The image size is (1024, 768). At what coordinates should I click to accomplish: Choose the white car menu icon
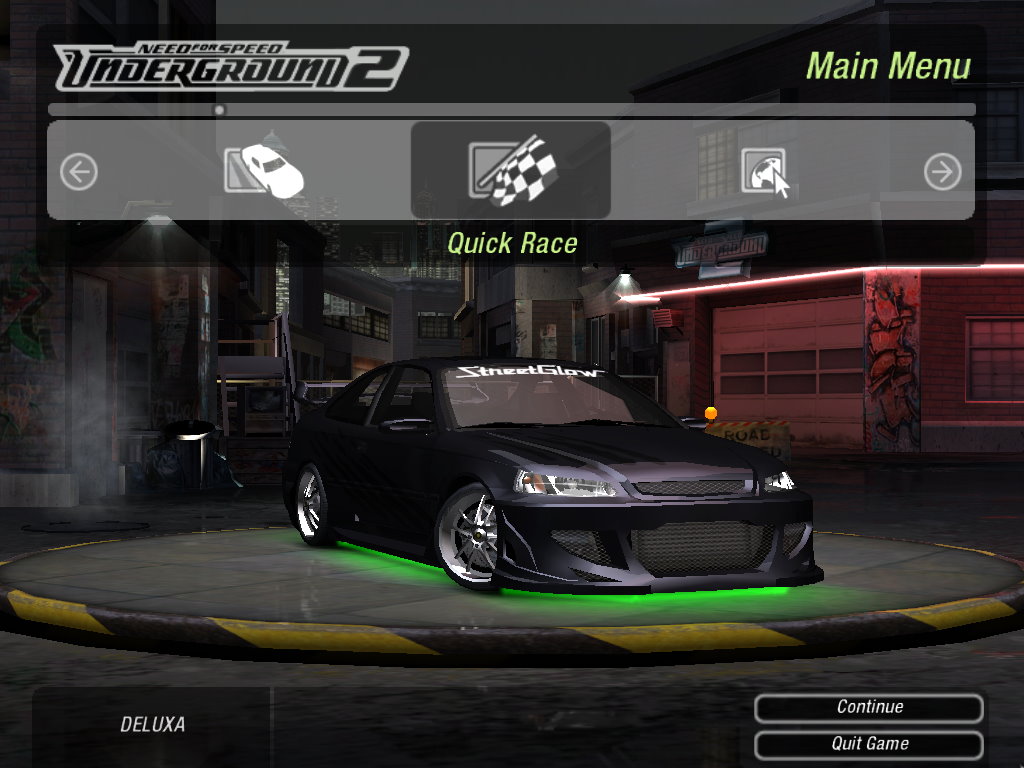click(263, 170)
